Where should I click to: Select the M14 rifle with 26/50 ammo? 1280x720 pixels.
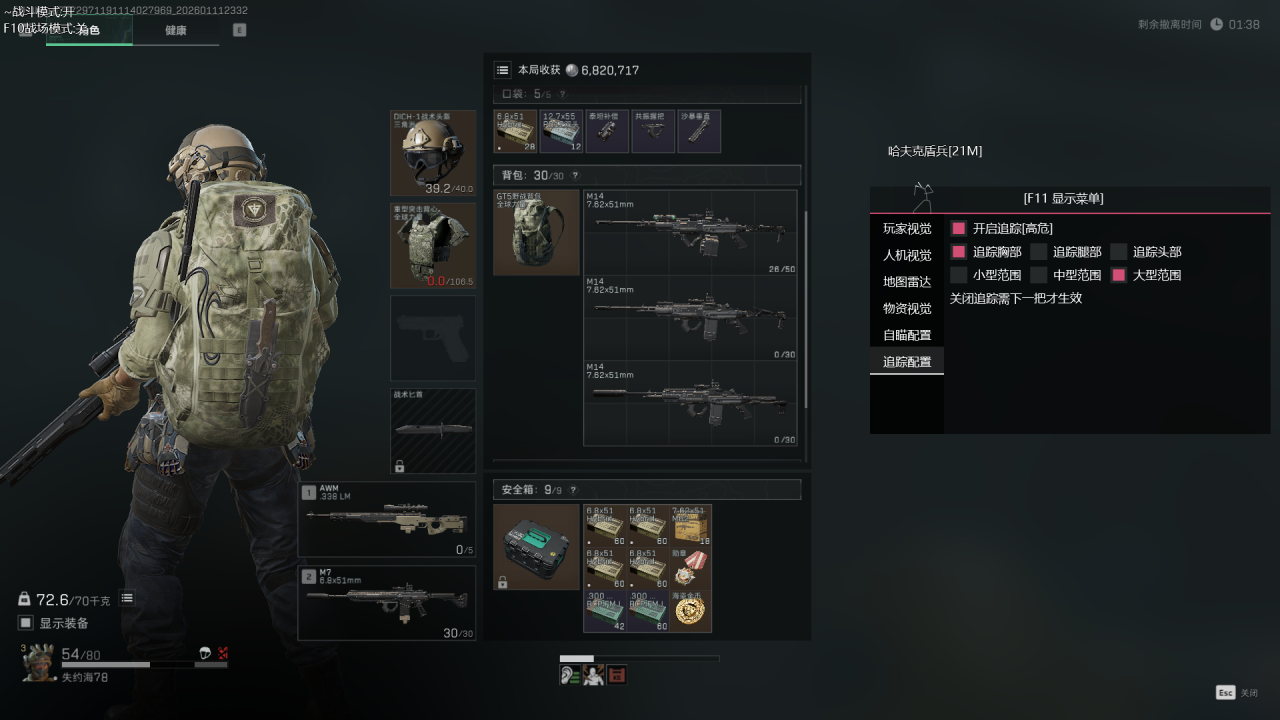point(690,232)
